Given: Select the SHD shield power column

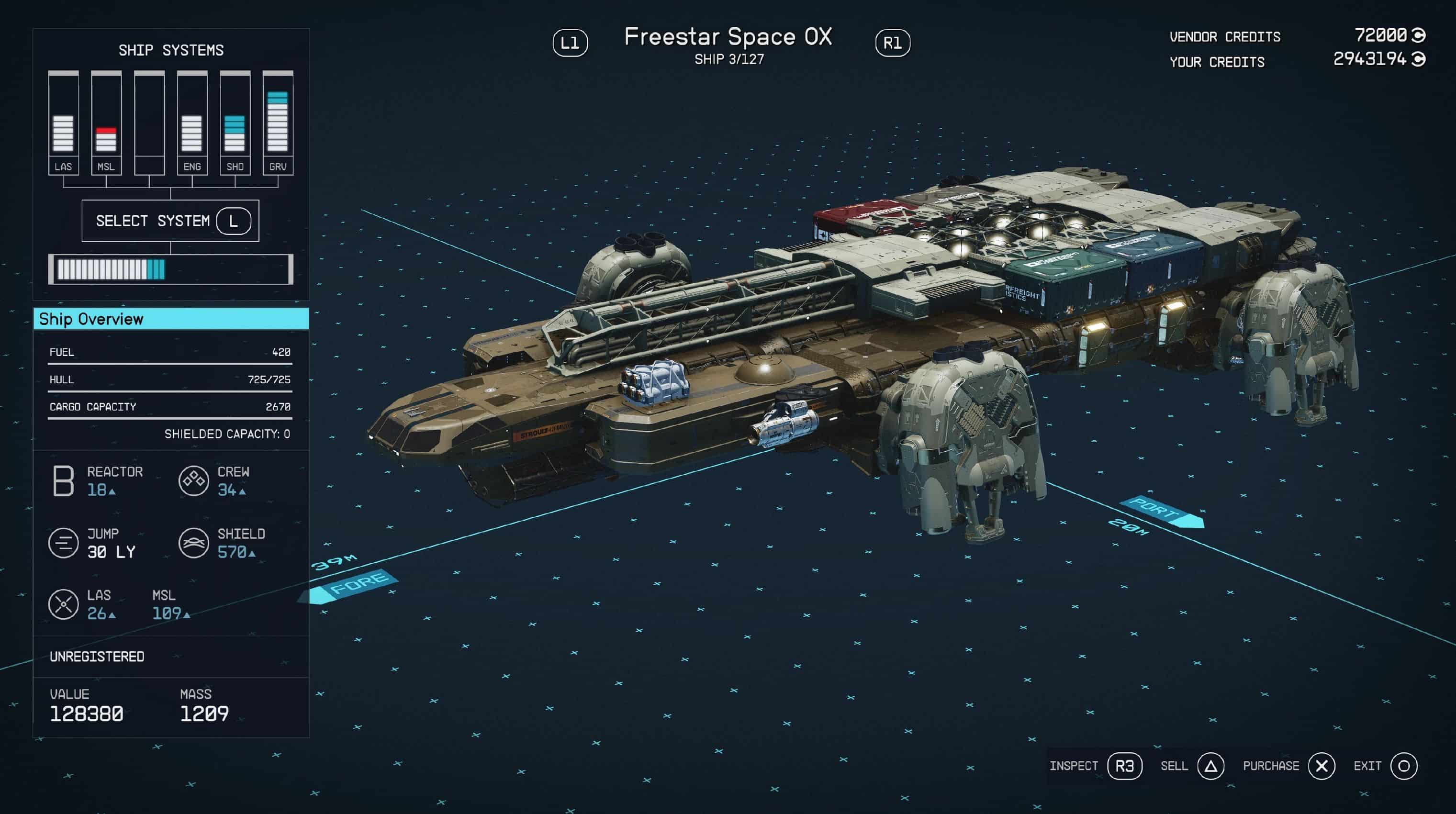Looking at the screenshot, I should (x=235, y=123).
